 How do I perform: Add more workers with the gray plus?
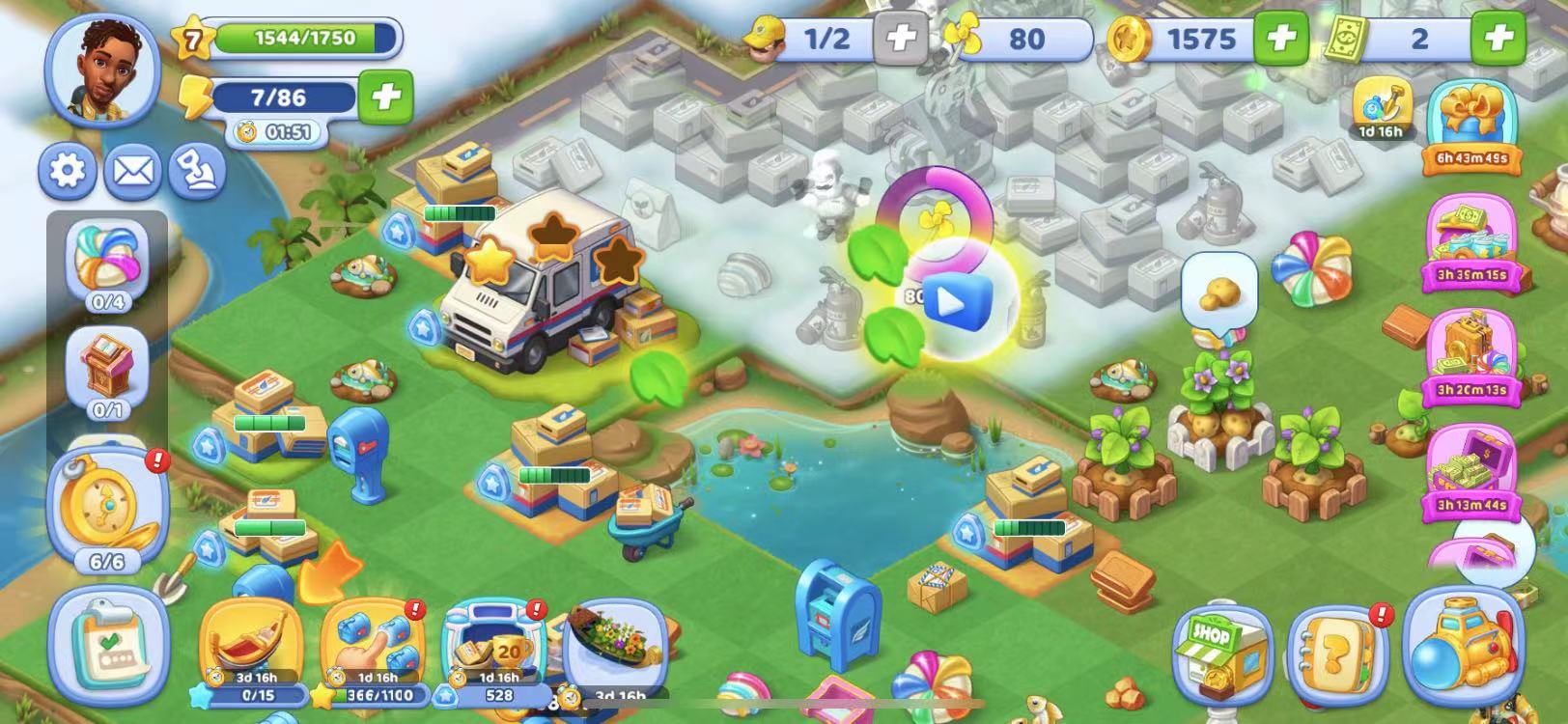[x=900, y=39]
